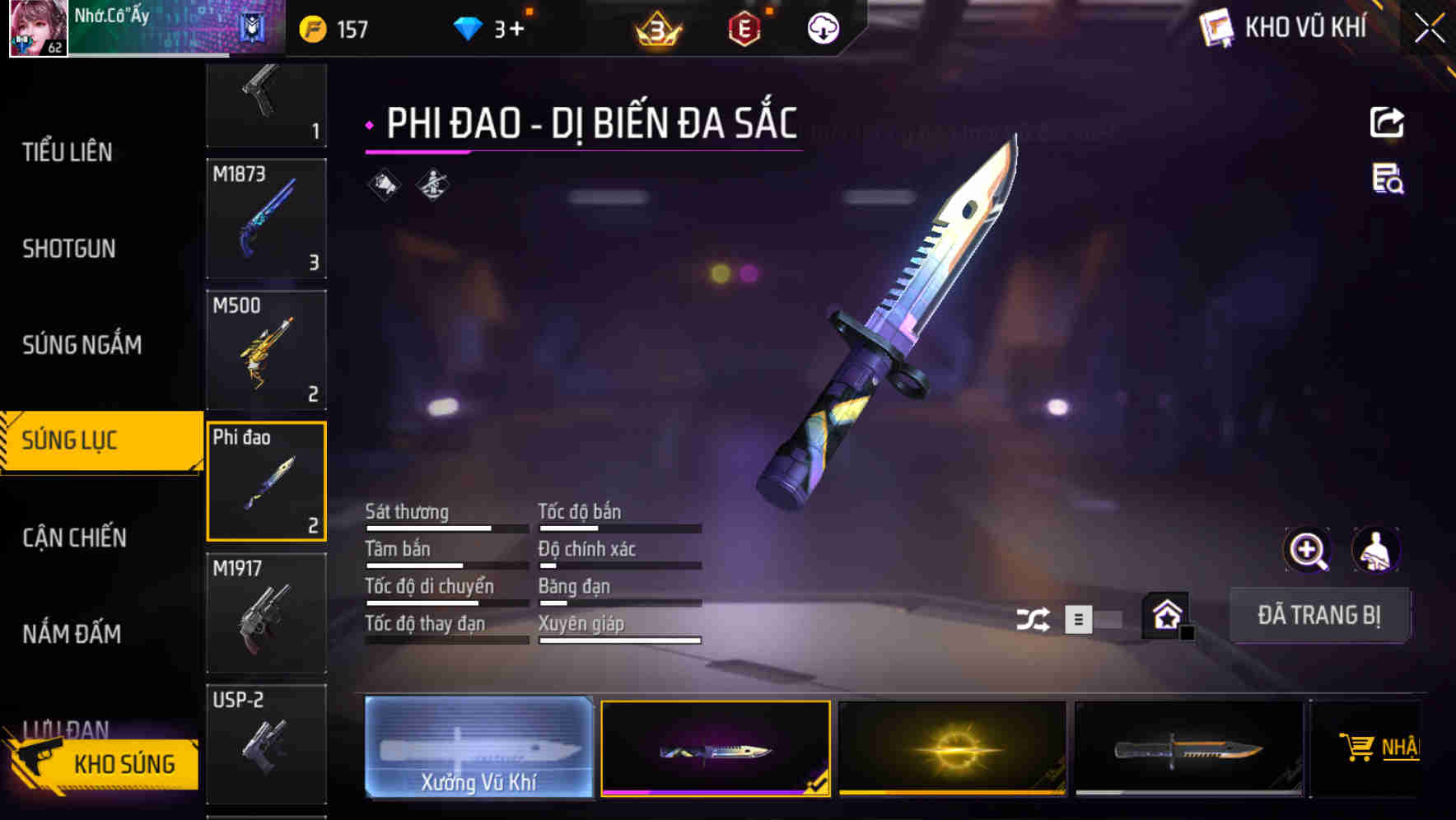Switch to the SHOTGUN category
The height and width of the screenshot is (820, 1456).
68,248
